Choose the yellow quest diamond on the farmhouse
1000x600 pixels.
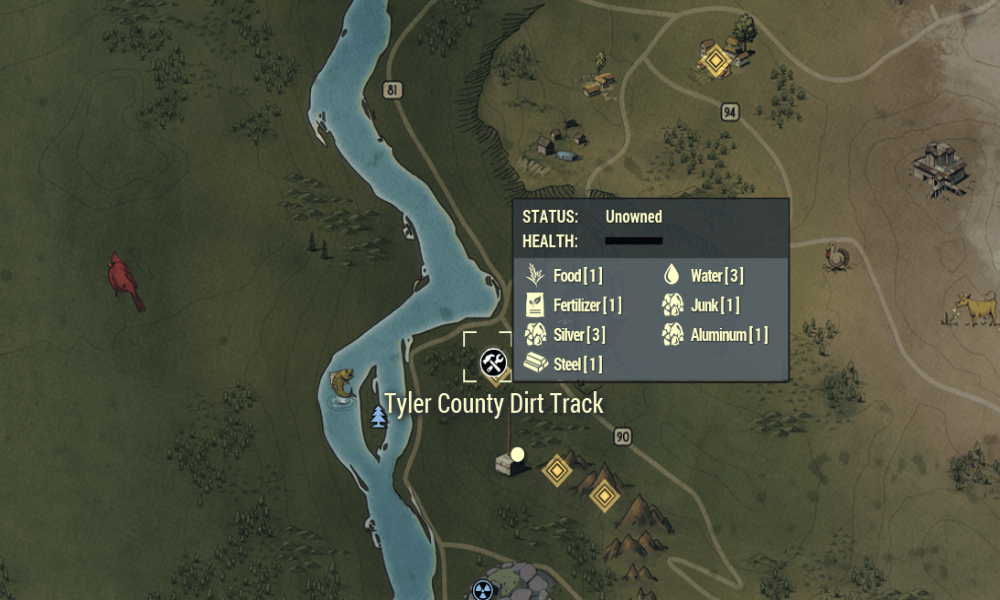715,63
